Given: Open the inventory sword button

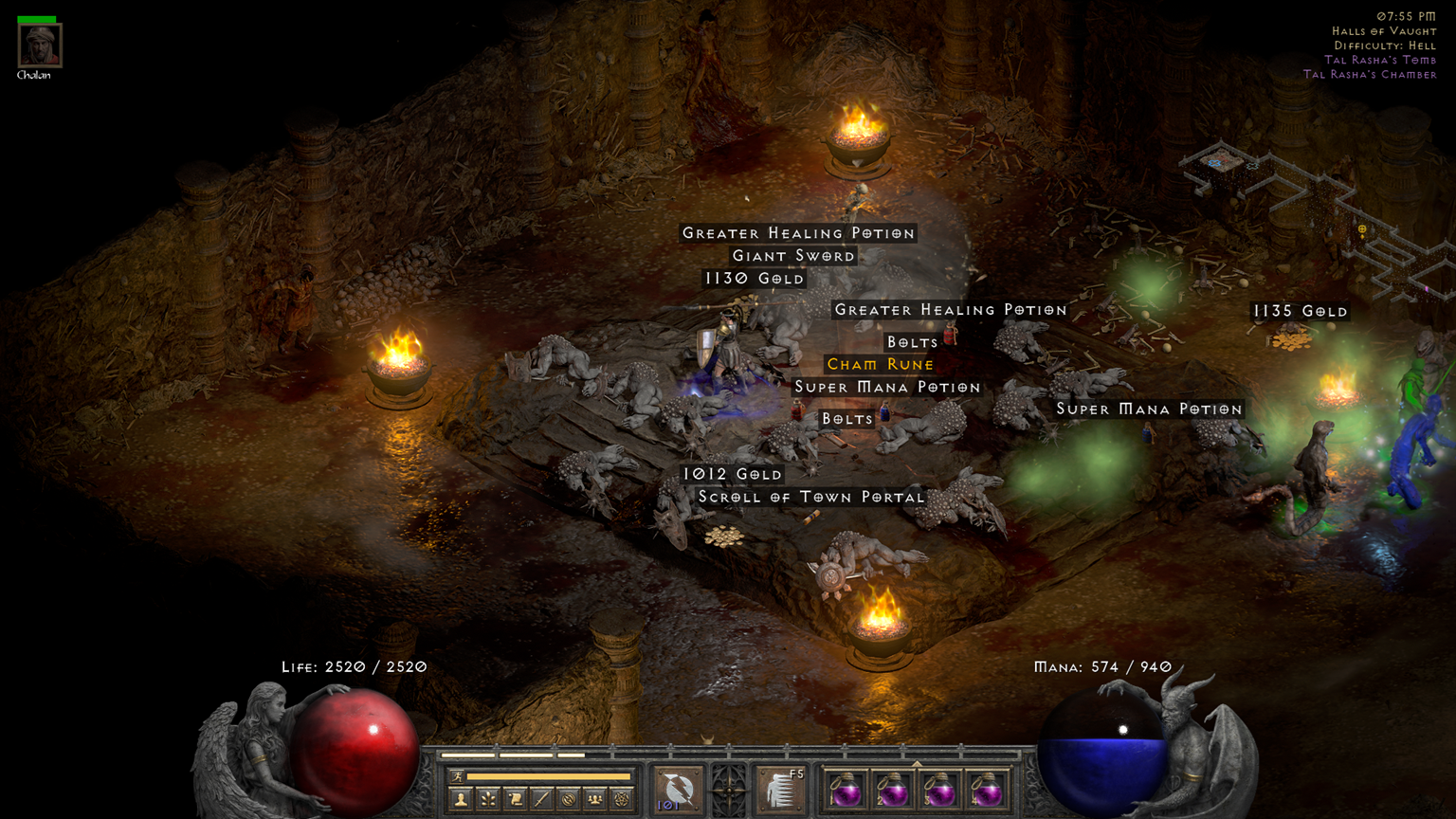Looking at the screenshot, I should pos(541,800).
